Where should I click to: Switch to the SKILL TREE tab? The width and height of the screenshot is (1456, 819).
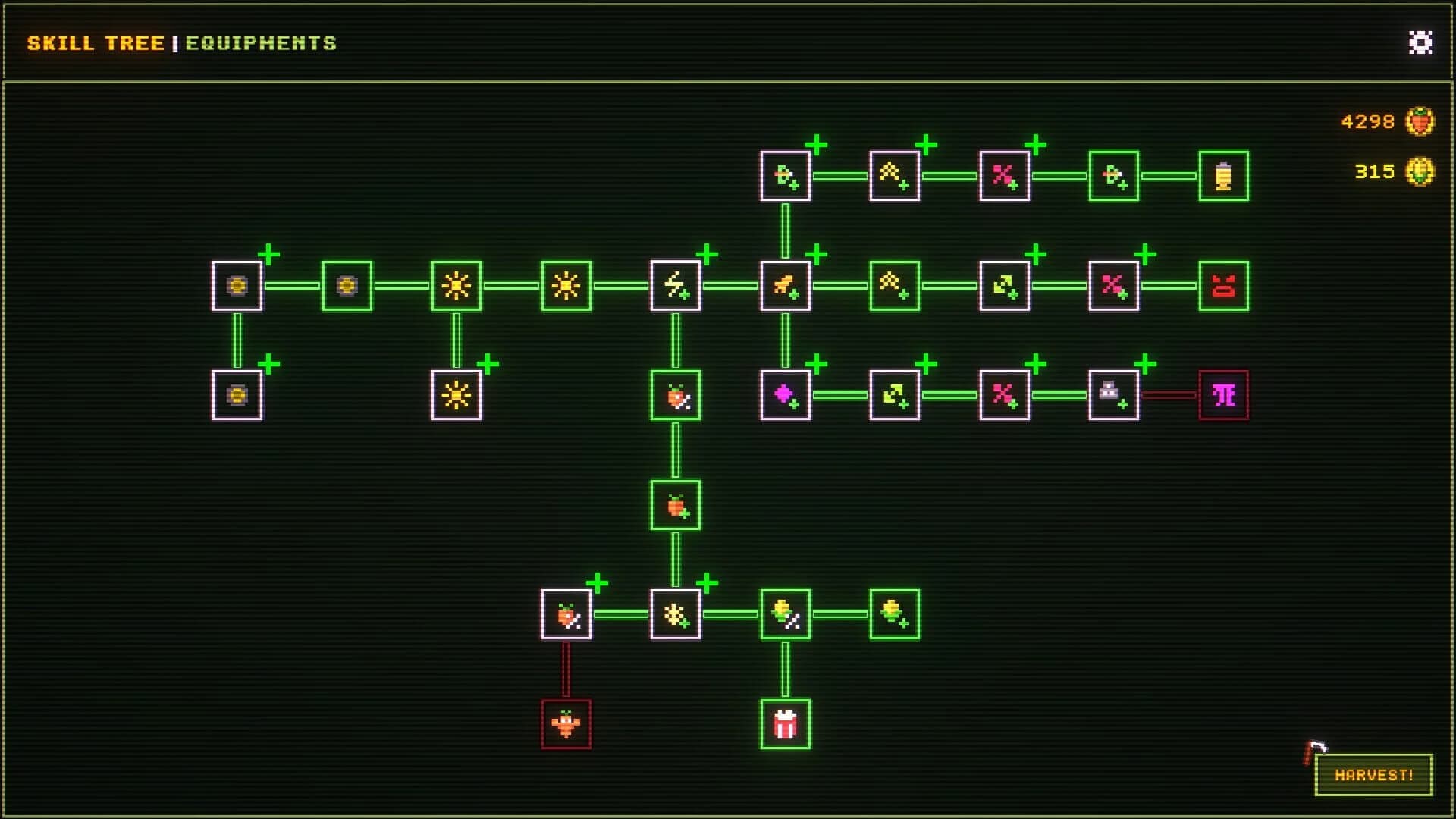click(x=95, y=43)
